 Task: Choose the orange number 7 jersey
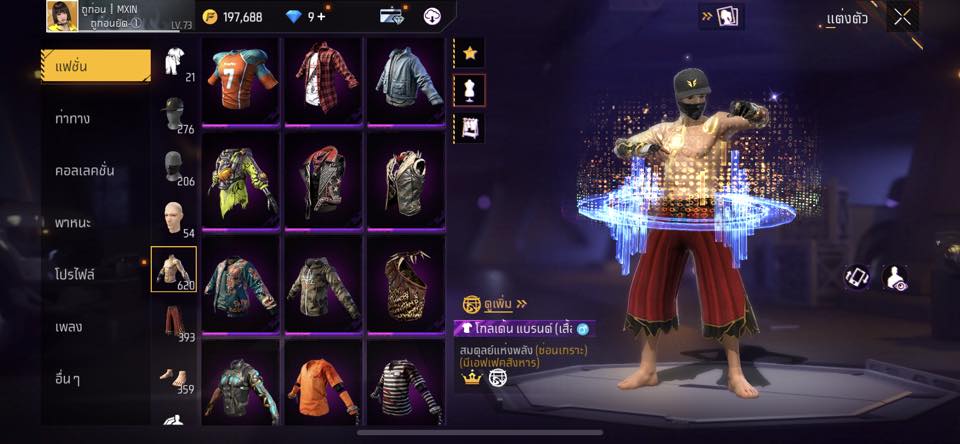coord(240,81)
